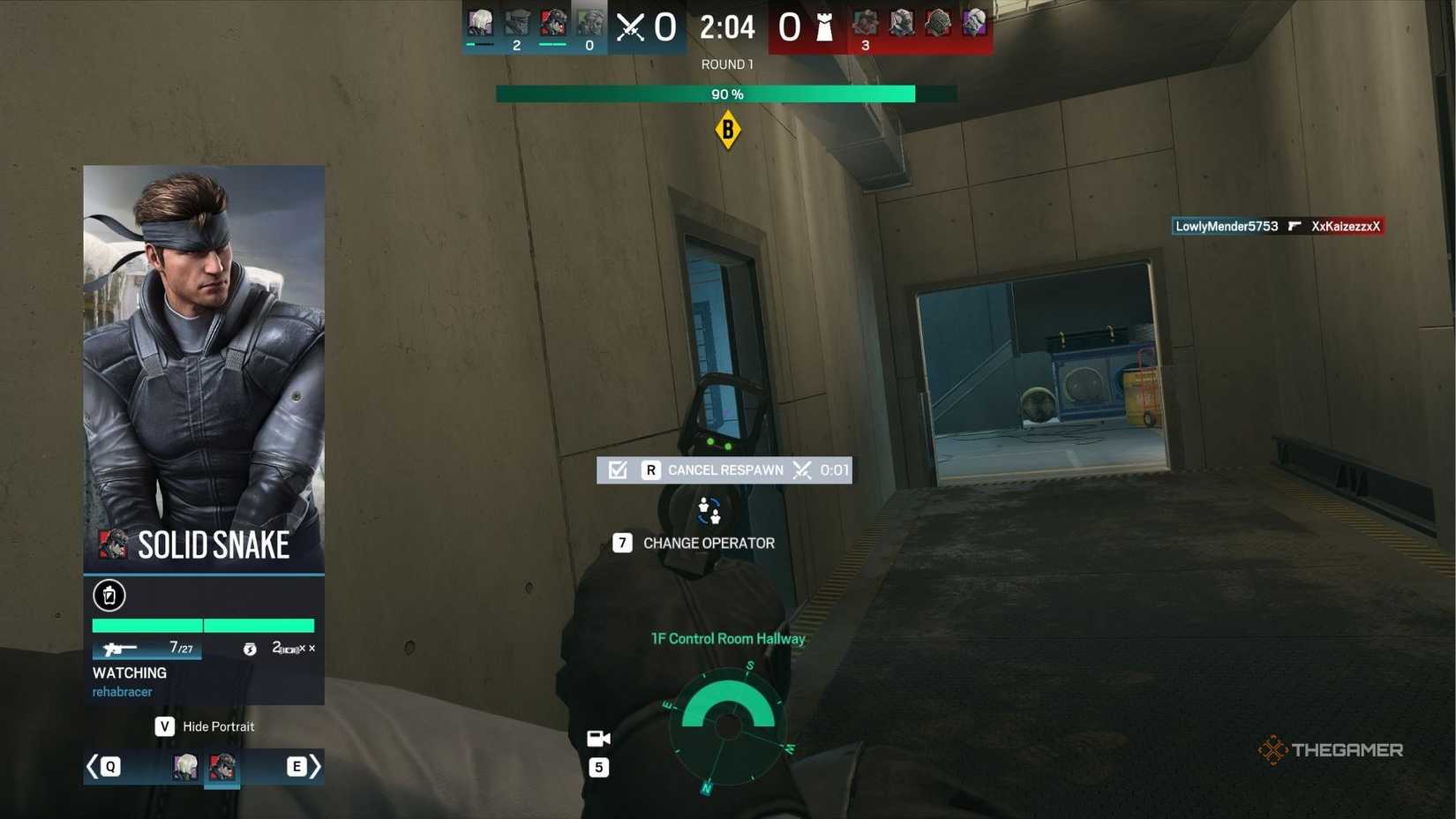
Task: Hide the Solid Snake portrait
Action: (204, 726)
